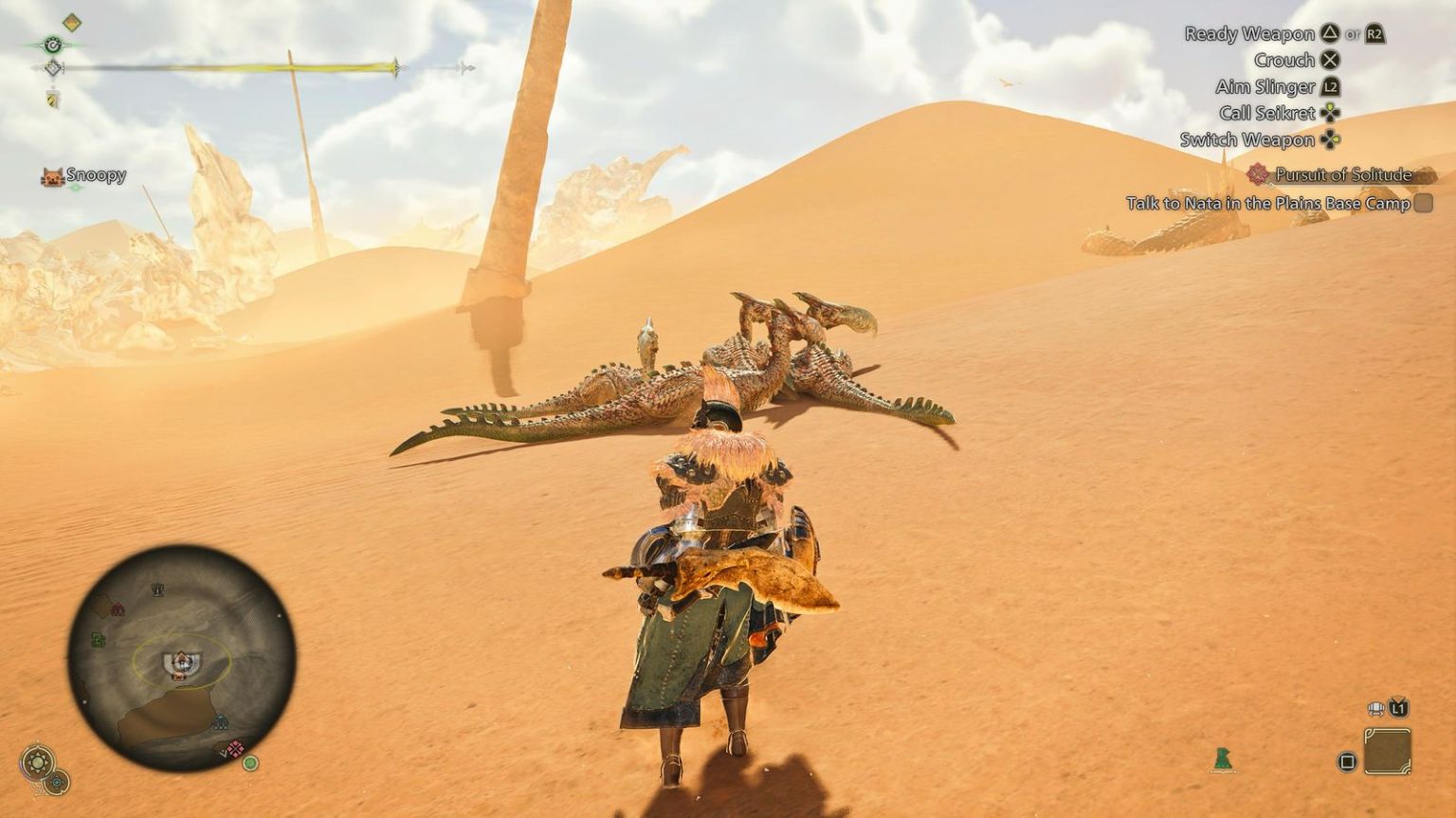1456x818 pixels.
Task: Click the Switch Weapon d-pad prompt
Action: point(1331,138)
